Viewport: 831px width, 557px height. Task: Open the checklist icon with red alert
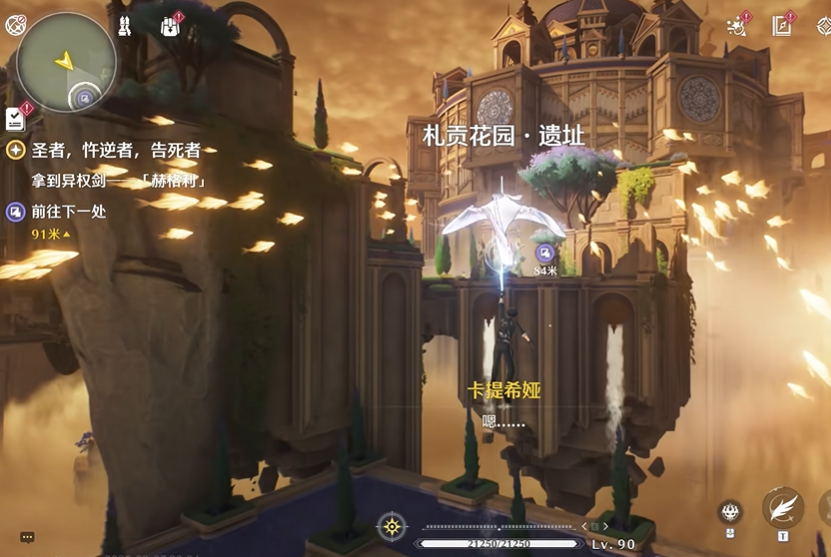15,118
